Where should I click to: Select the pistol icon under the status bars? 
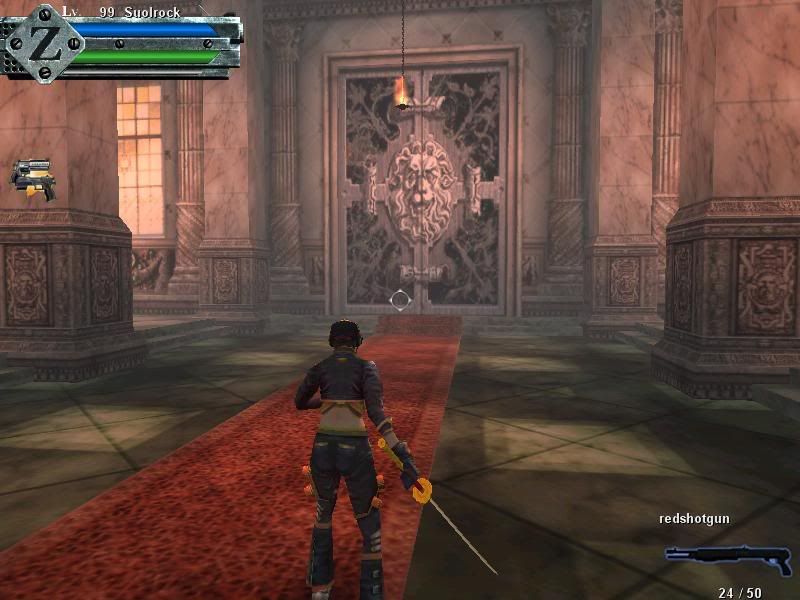(33, 180)
